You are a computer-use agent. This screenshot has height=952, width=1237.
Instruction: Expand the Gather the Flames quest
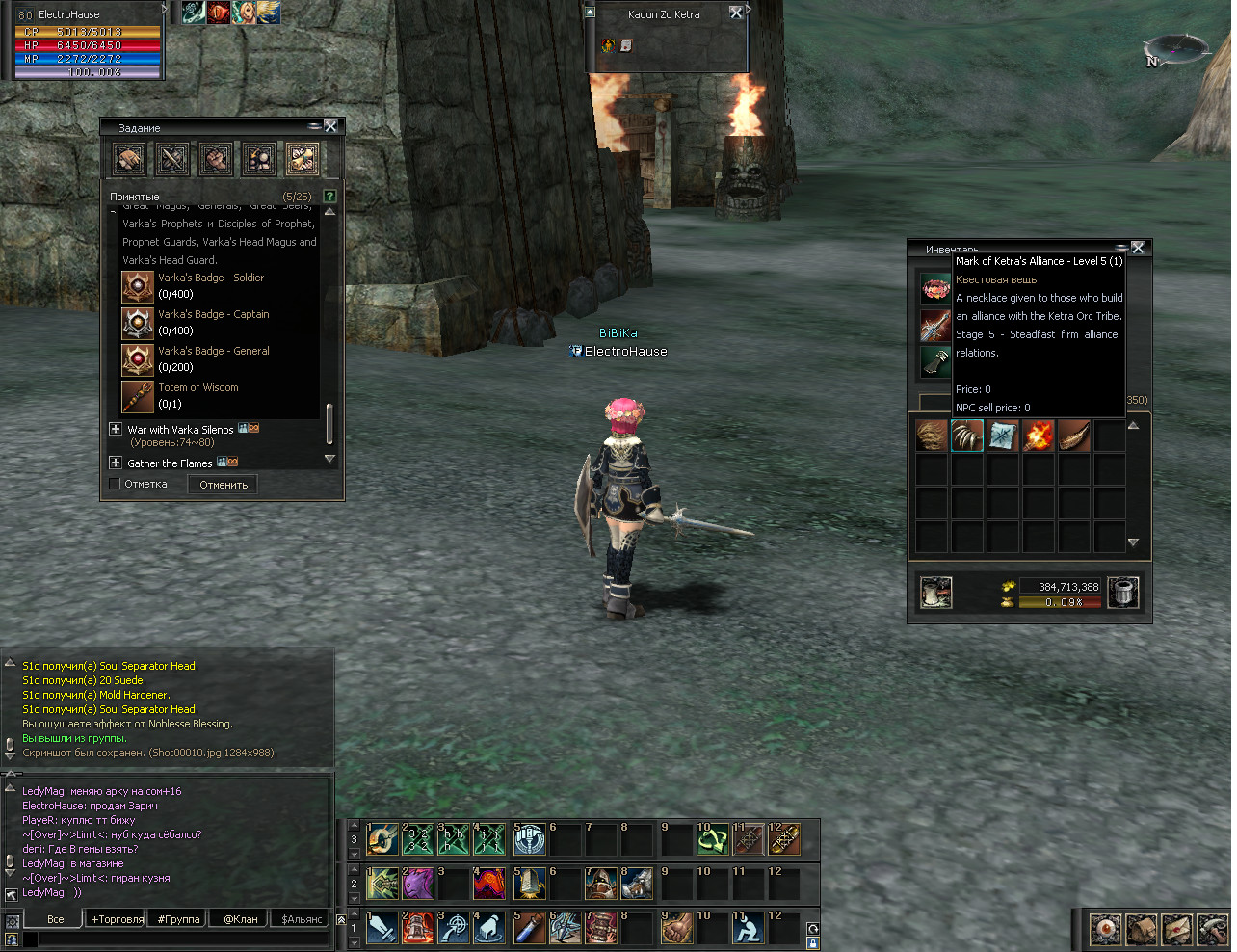(116, 463)
